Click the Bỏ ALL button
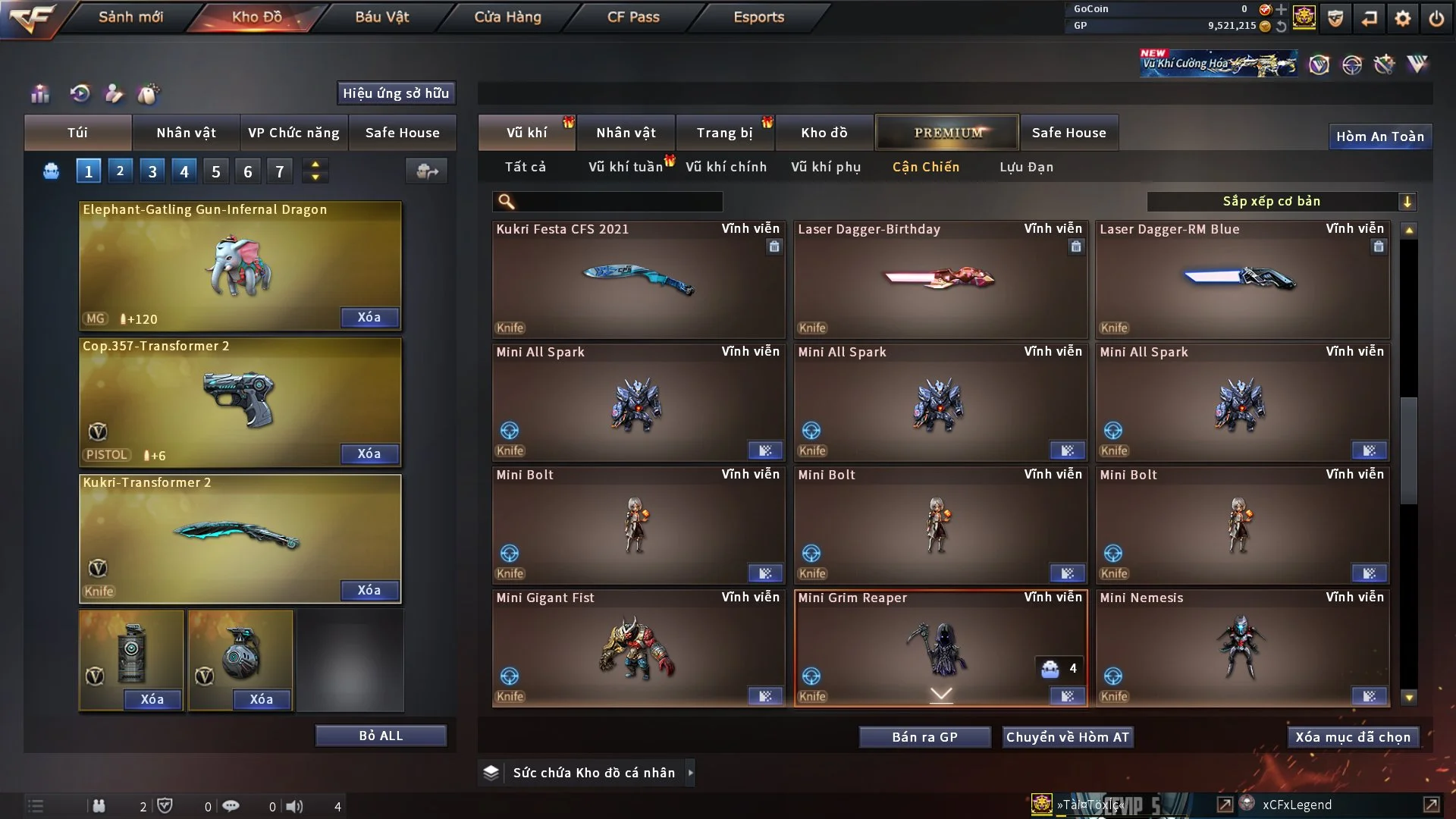The height and width of the screenshot is (819, 1456). click(x=381, y=736)
